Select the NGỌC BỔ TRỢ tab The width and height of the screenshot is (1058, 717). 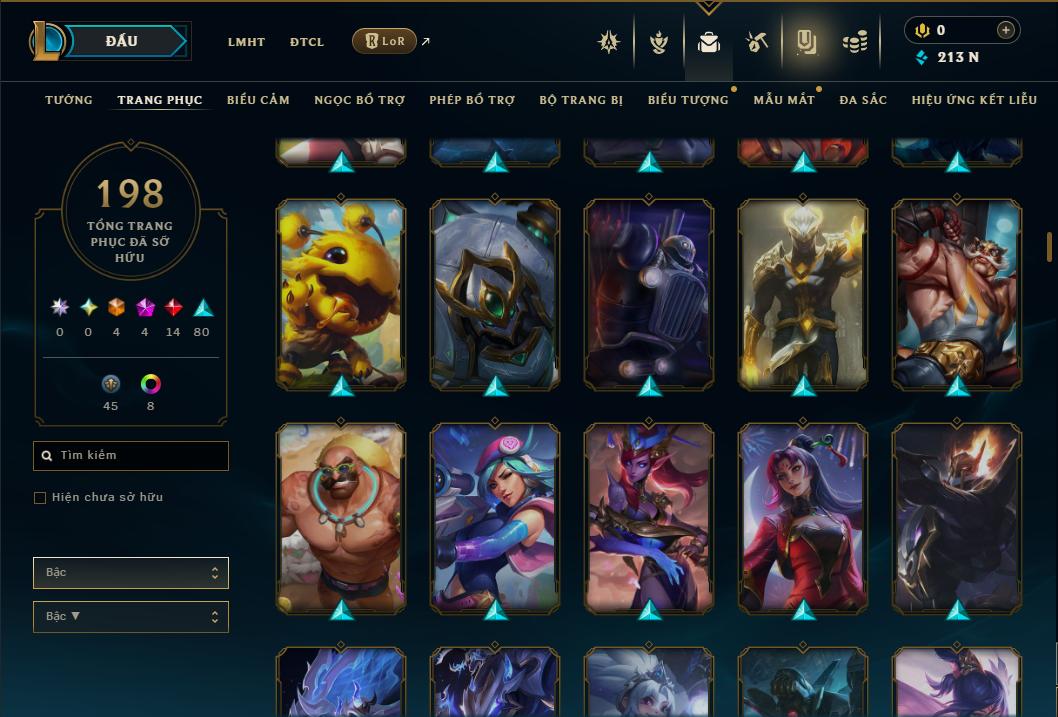(x=359, y=100)
